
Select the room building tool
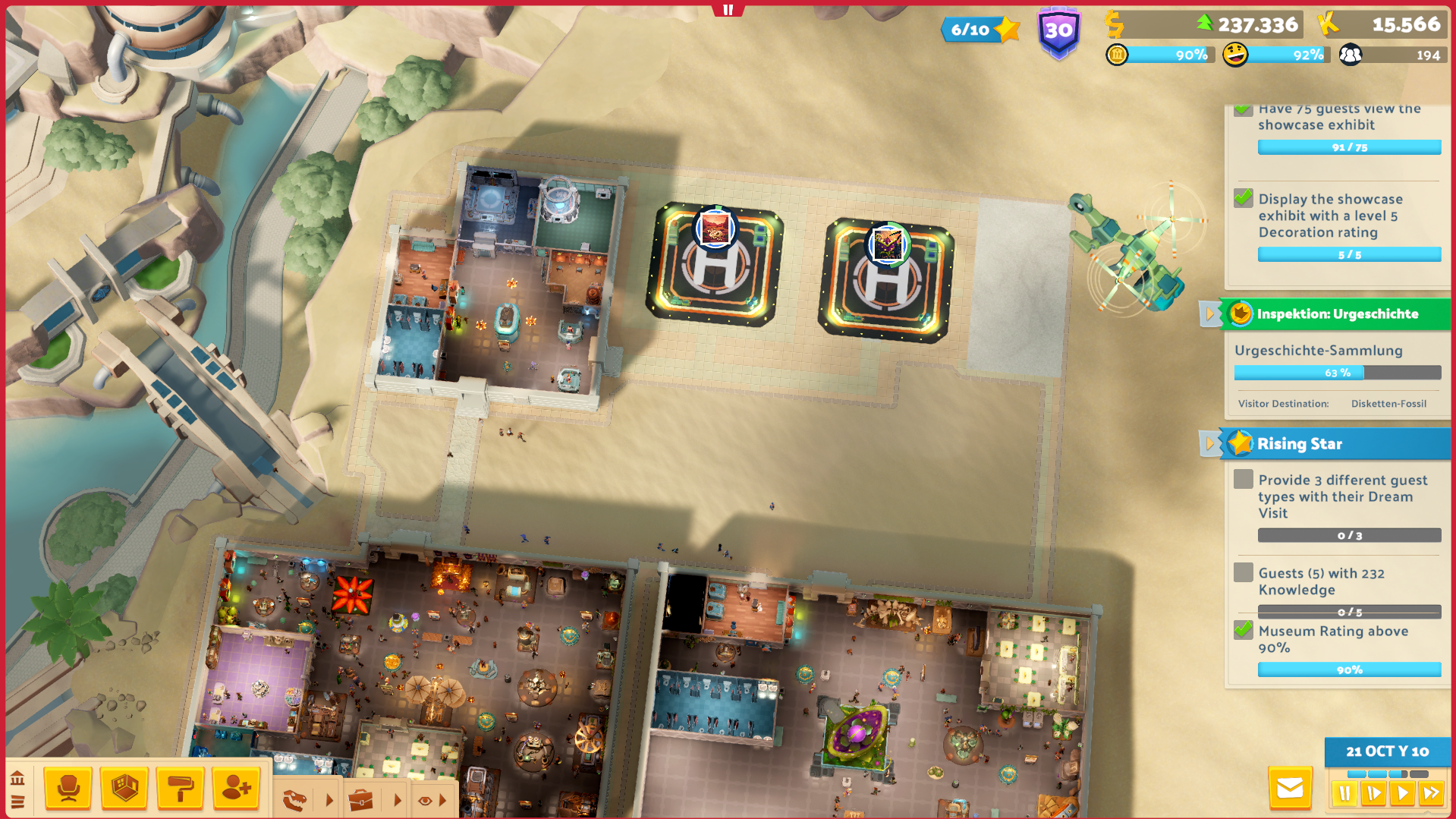pyautogui.click(x=124, y=788)
